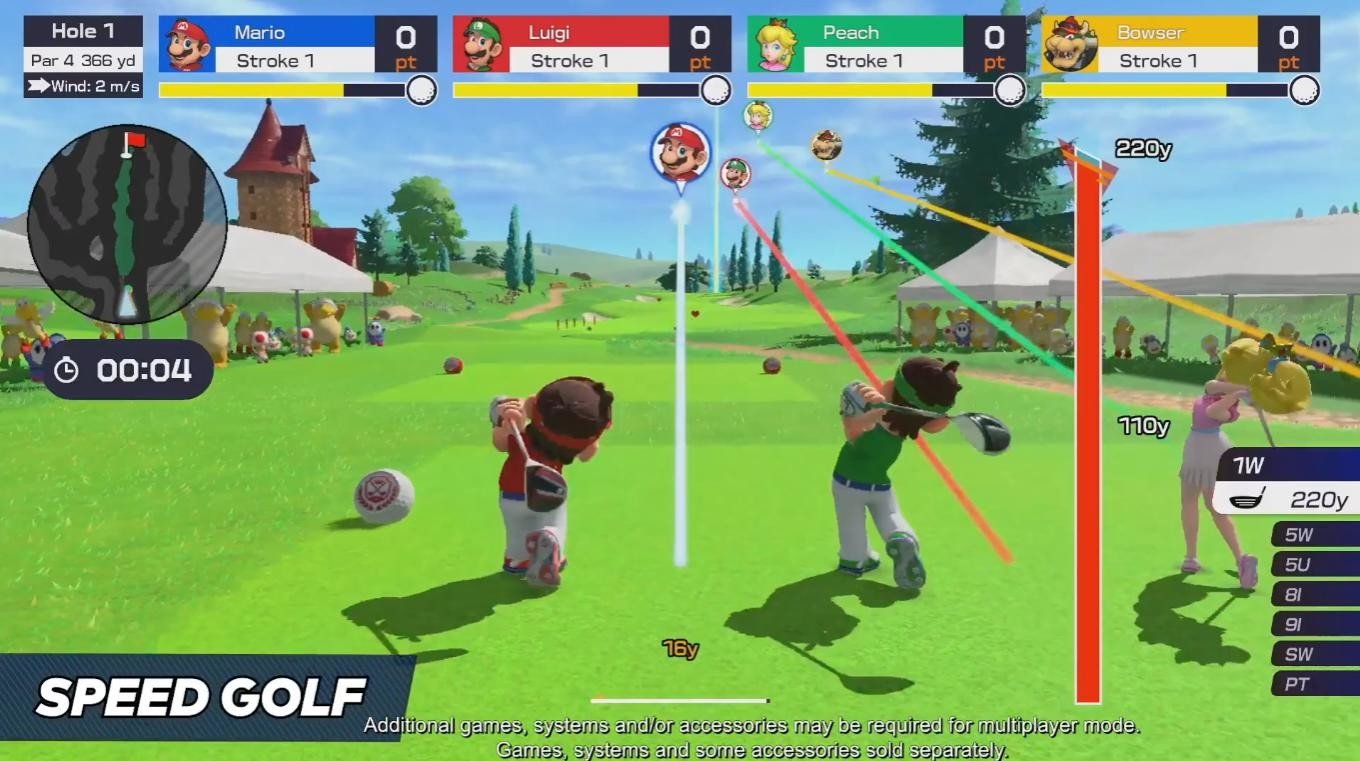Click Mario's aim marker bubble
The image size is (1360, 761).
[680, 153]
